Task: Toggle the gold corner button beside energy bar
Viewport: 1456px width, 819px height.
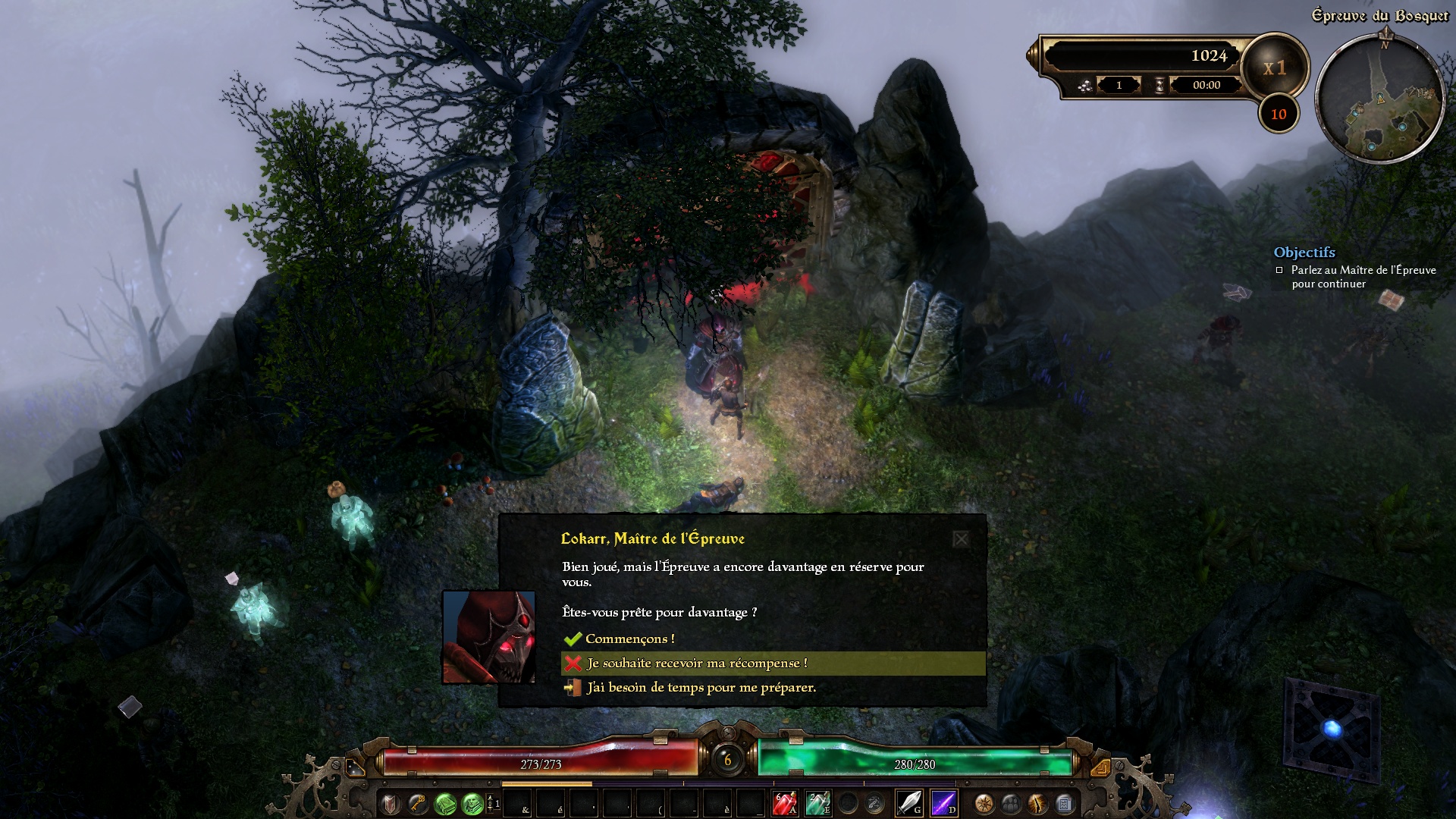Action: coord(1101,767)
